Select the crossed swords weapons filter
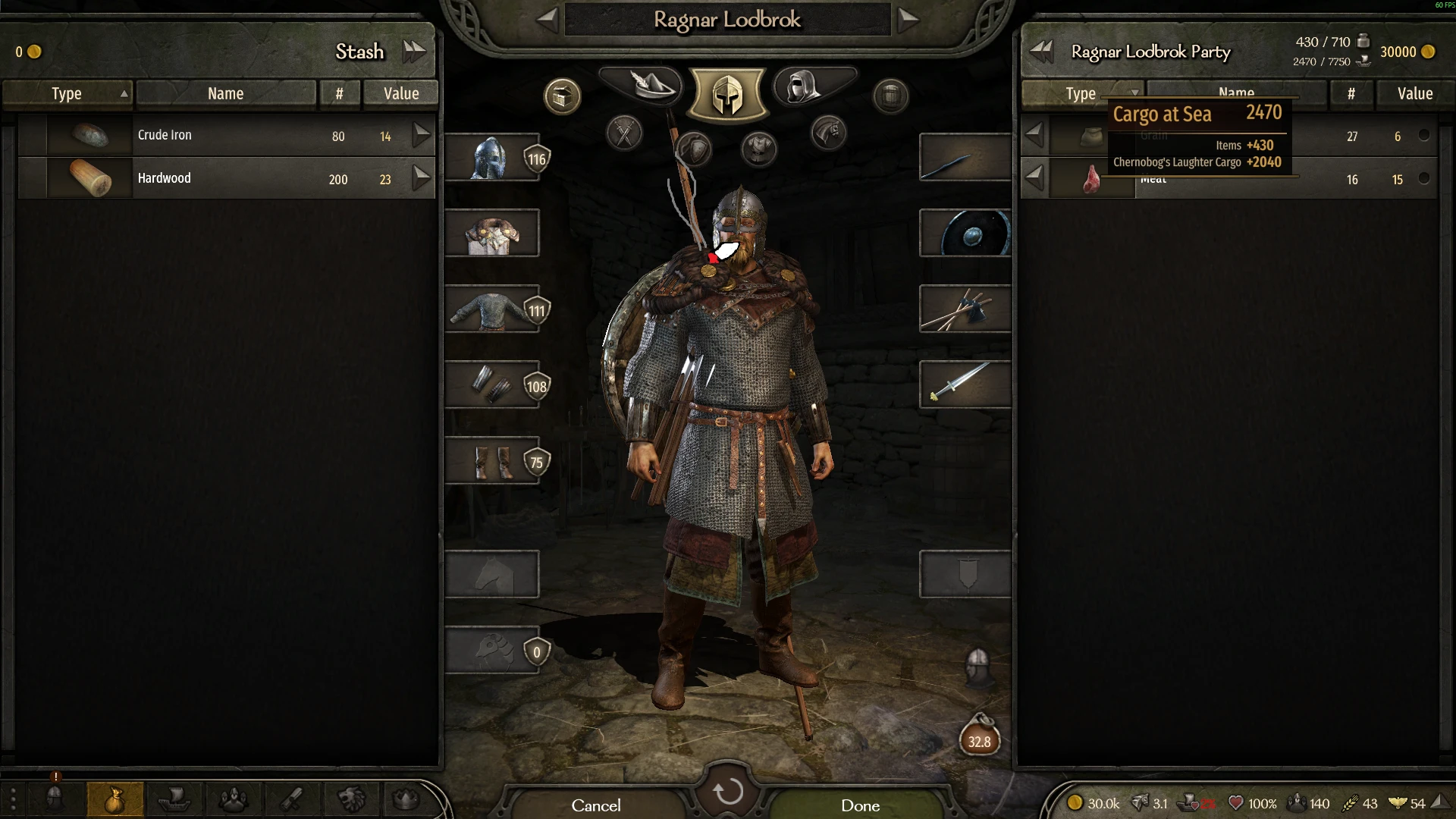Viewport: 1456px width, 819px height. tap(623, 133)
